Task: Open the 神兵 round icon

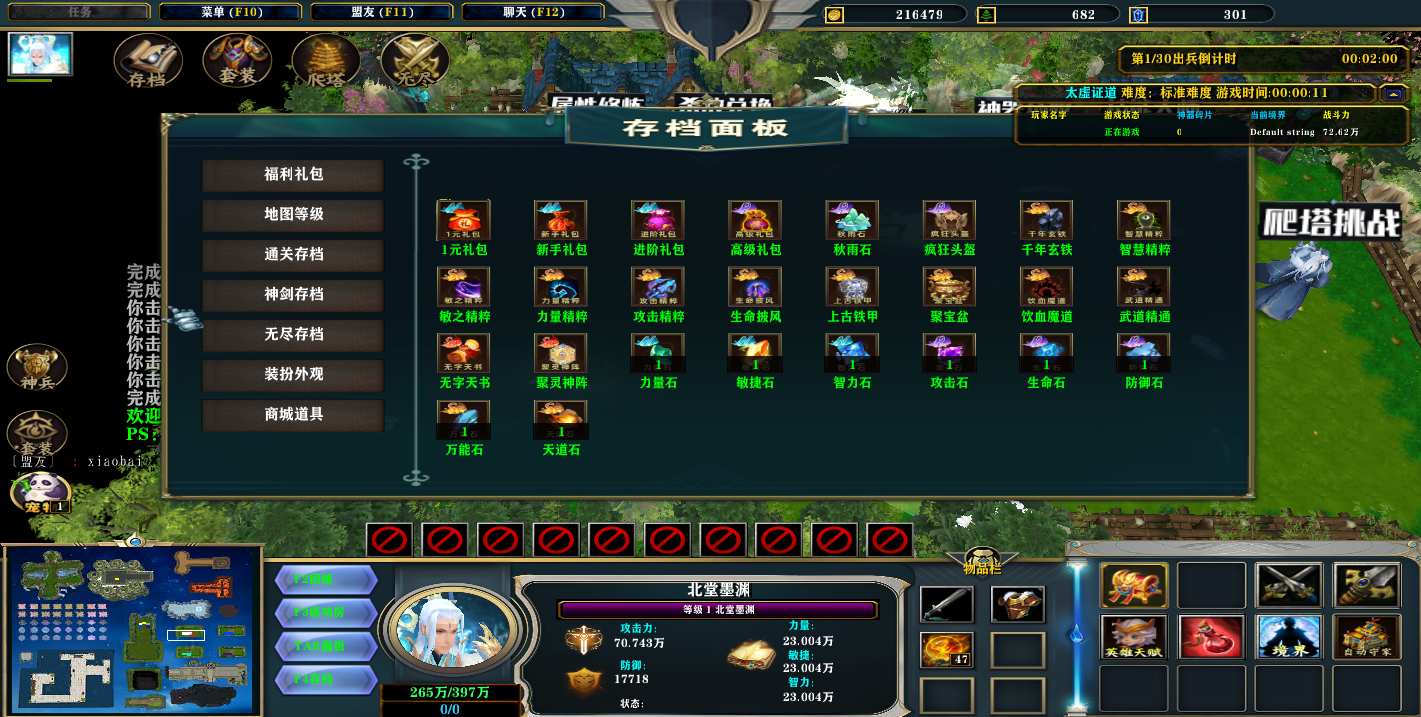Action: click(37, 367)
